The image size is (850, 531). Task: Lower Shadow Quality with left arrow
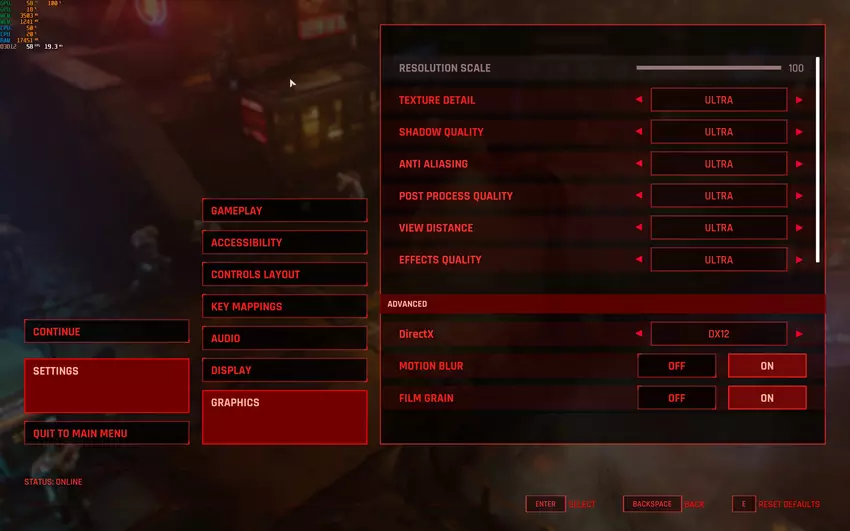[x=638, y=132]
